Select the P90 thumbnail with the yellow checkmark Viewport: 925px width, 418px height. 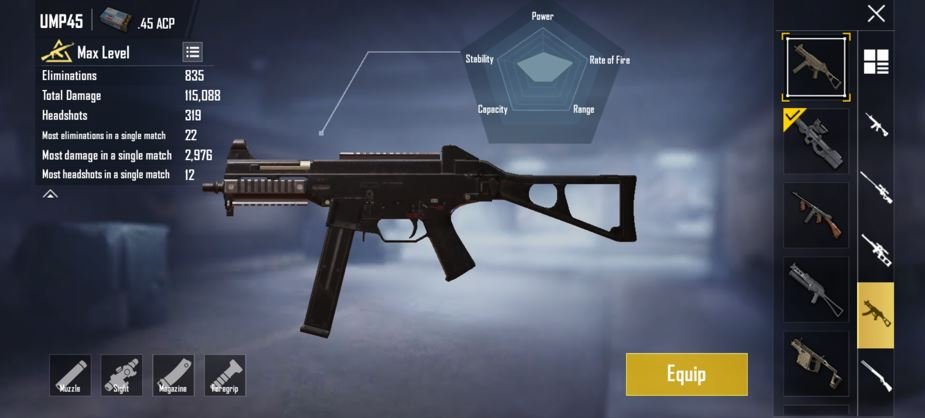816,141
